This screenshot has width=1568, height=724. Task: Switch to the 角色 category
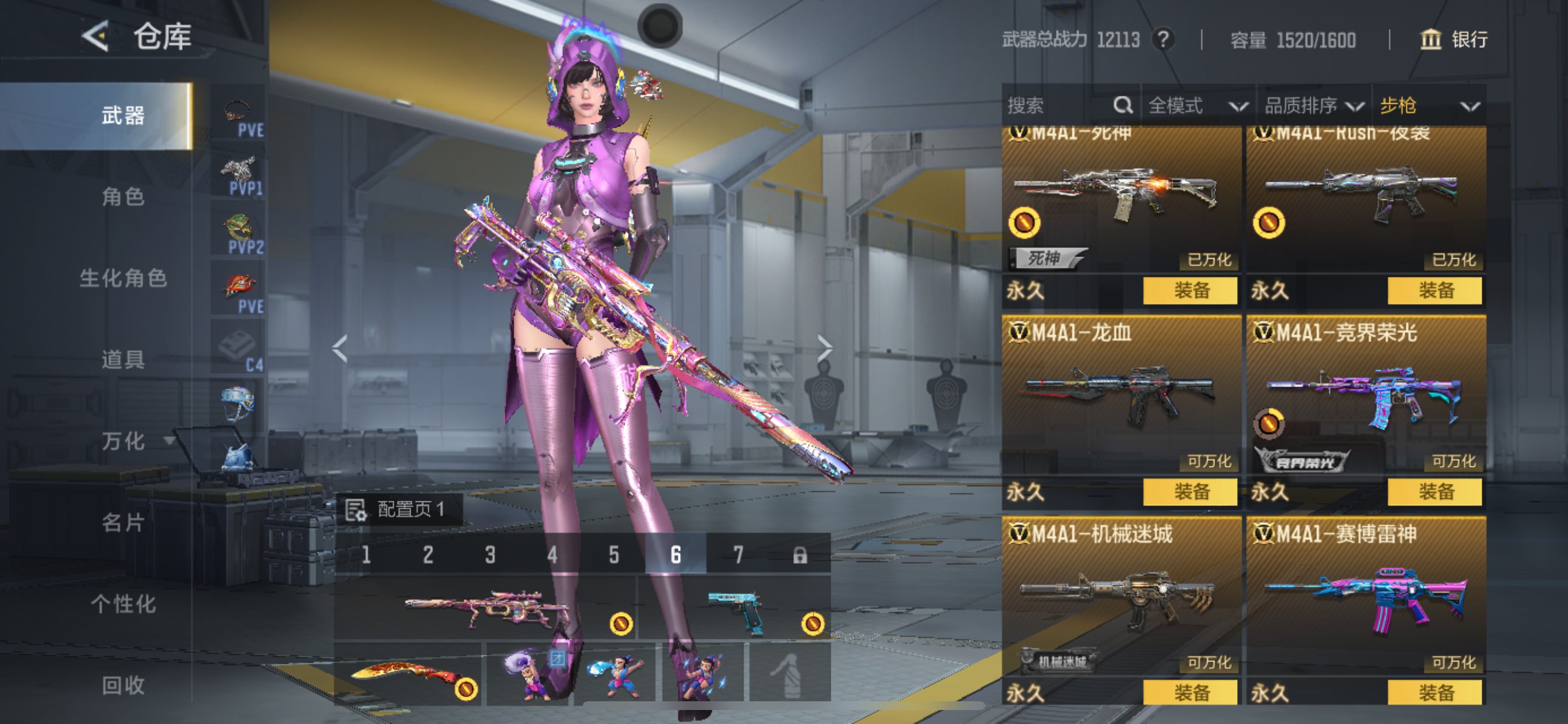point(123,196)
